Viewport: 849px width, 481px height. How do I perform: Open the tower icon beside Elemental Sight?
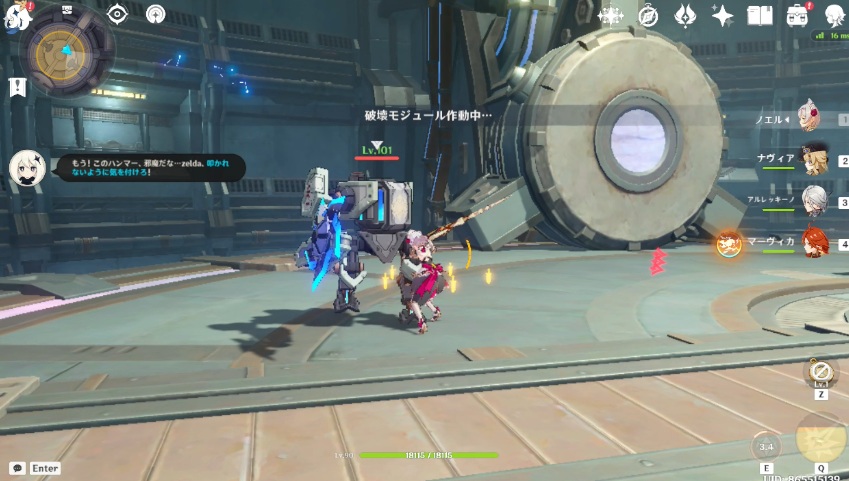pyautogui.click(x=155, y=13)
